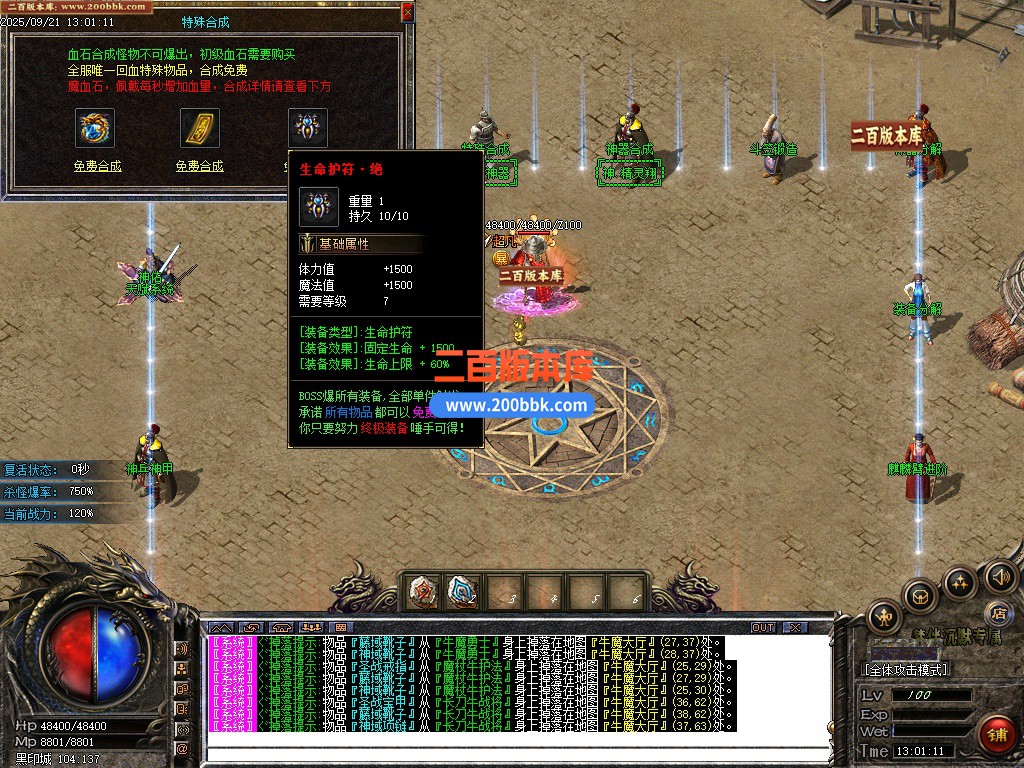Click the chat text input bar
The width and height of the screenshot is (1024, 768).
click(520, 754)
